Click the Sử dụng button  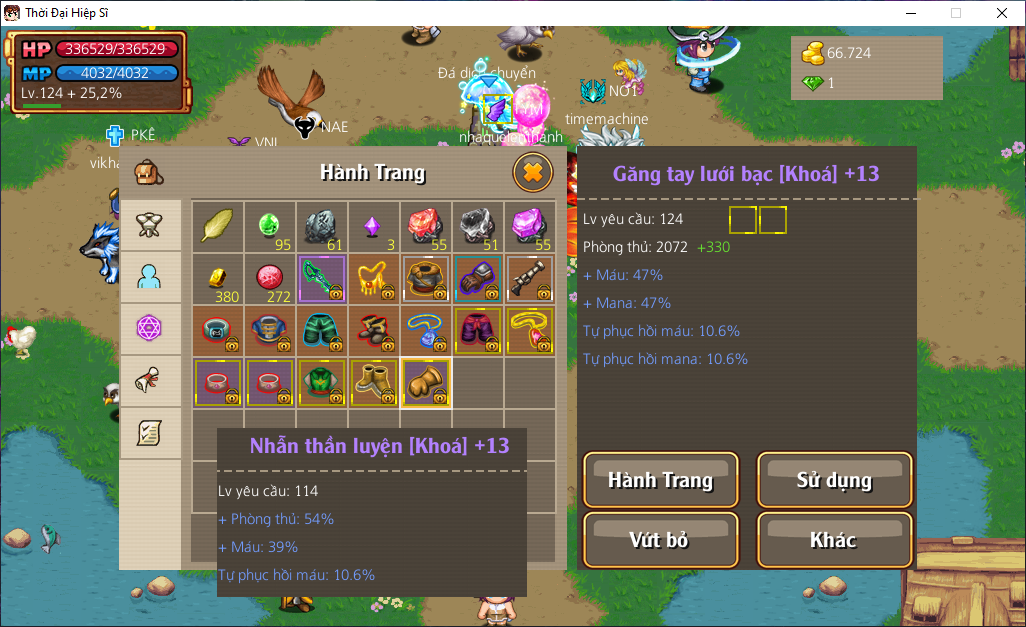point(834,480)
